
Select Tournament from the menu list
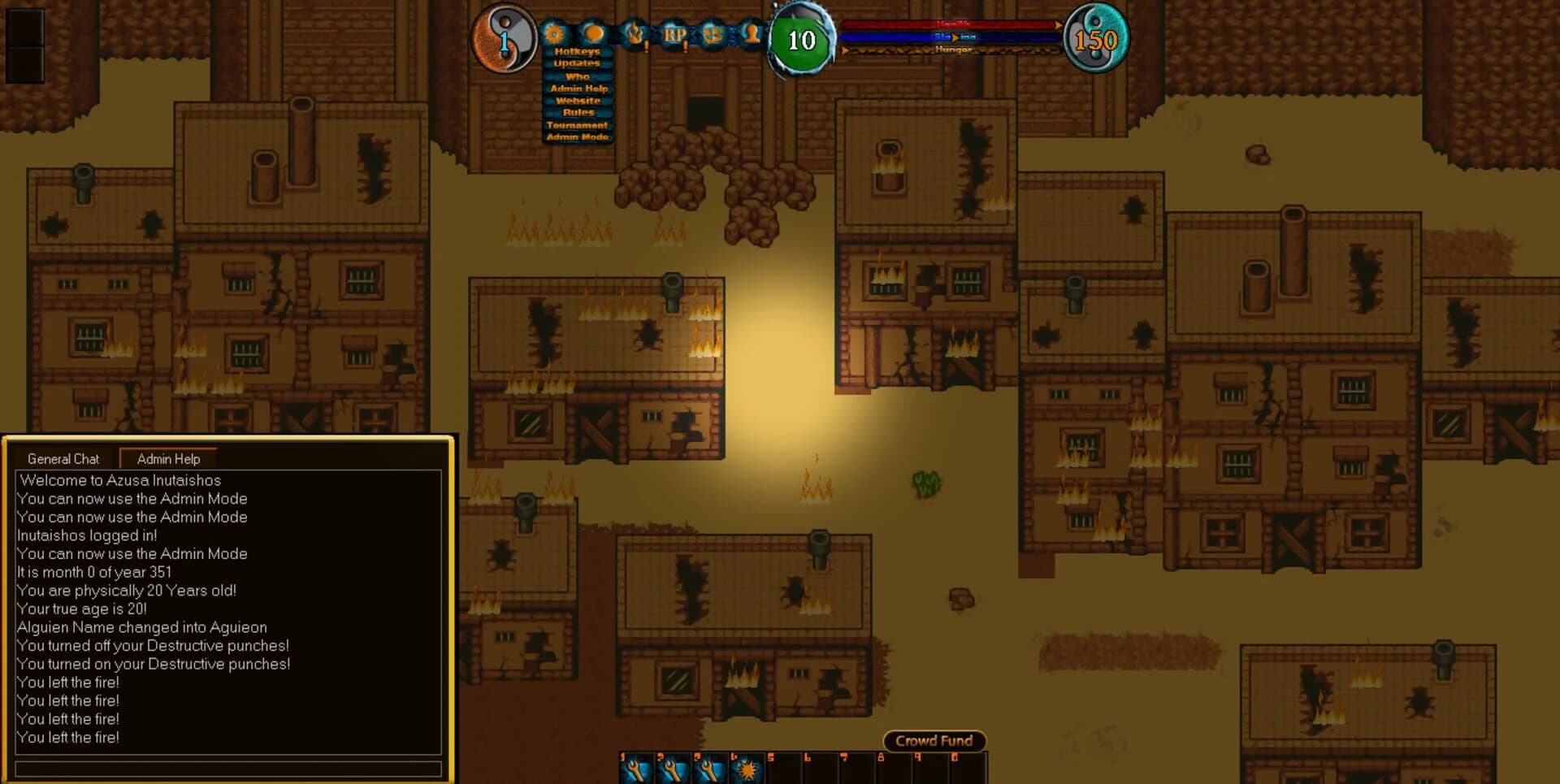577,125
